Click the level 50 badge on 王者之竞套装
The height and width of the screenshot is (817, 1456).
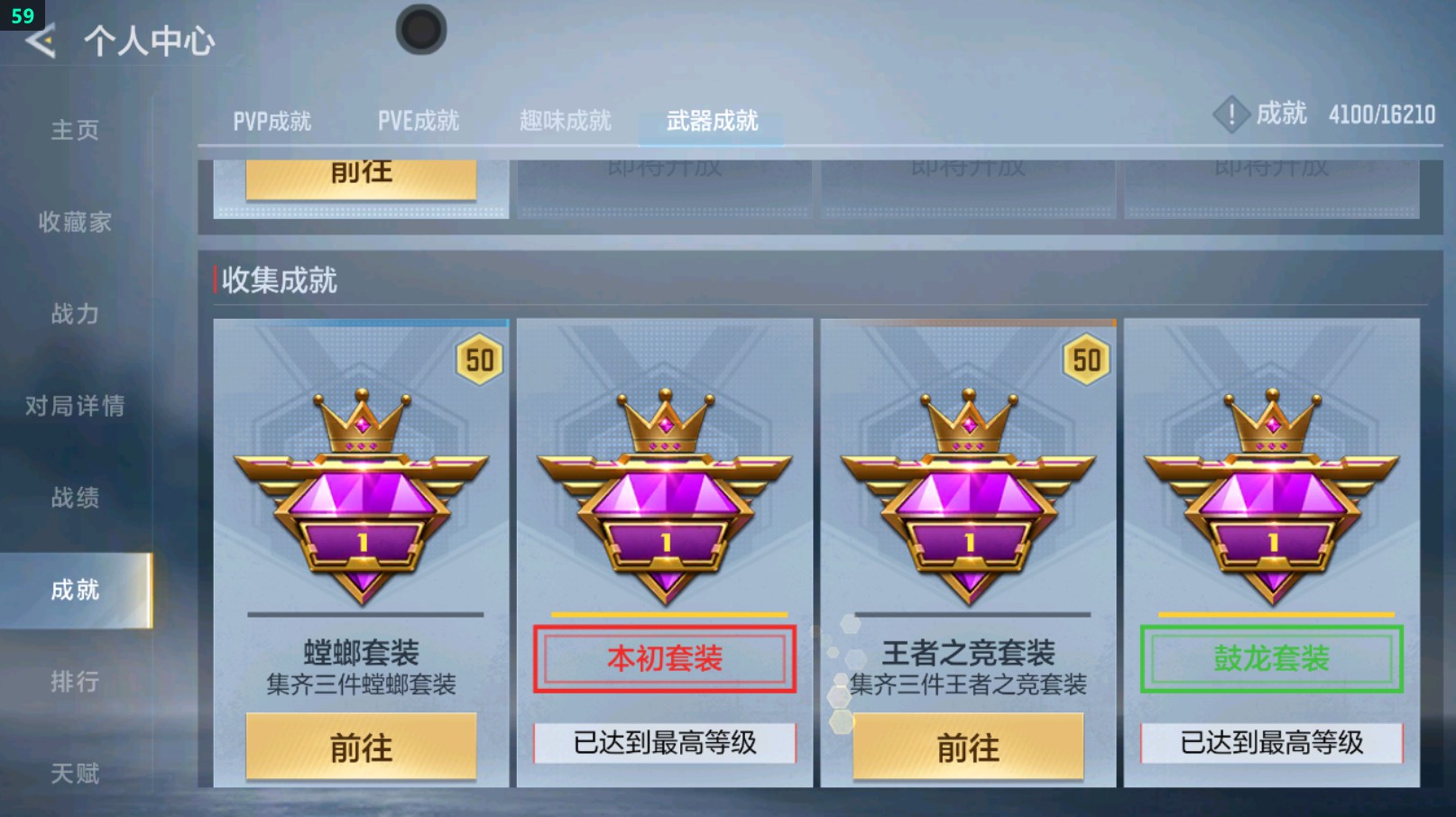(x=1086, y=359)
